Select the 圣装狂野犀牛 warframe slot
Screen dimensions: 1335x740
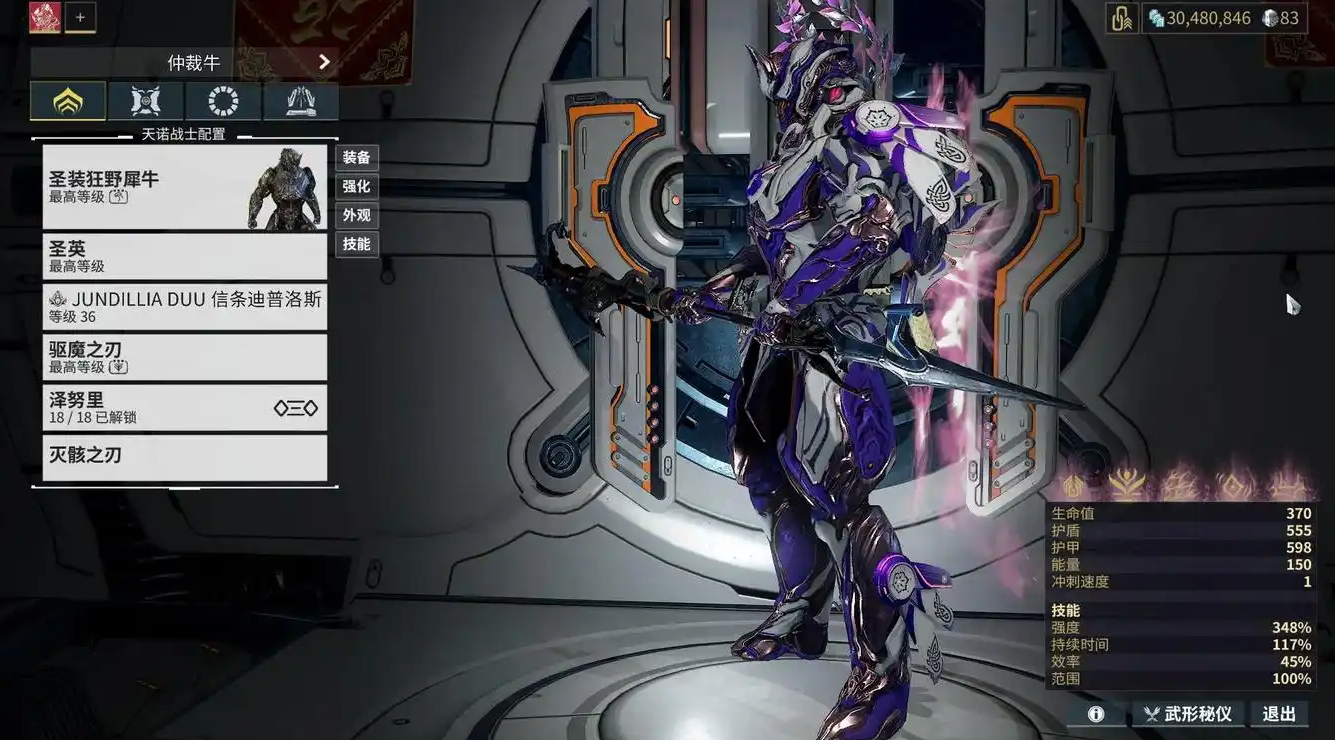[x=184, y=187]
